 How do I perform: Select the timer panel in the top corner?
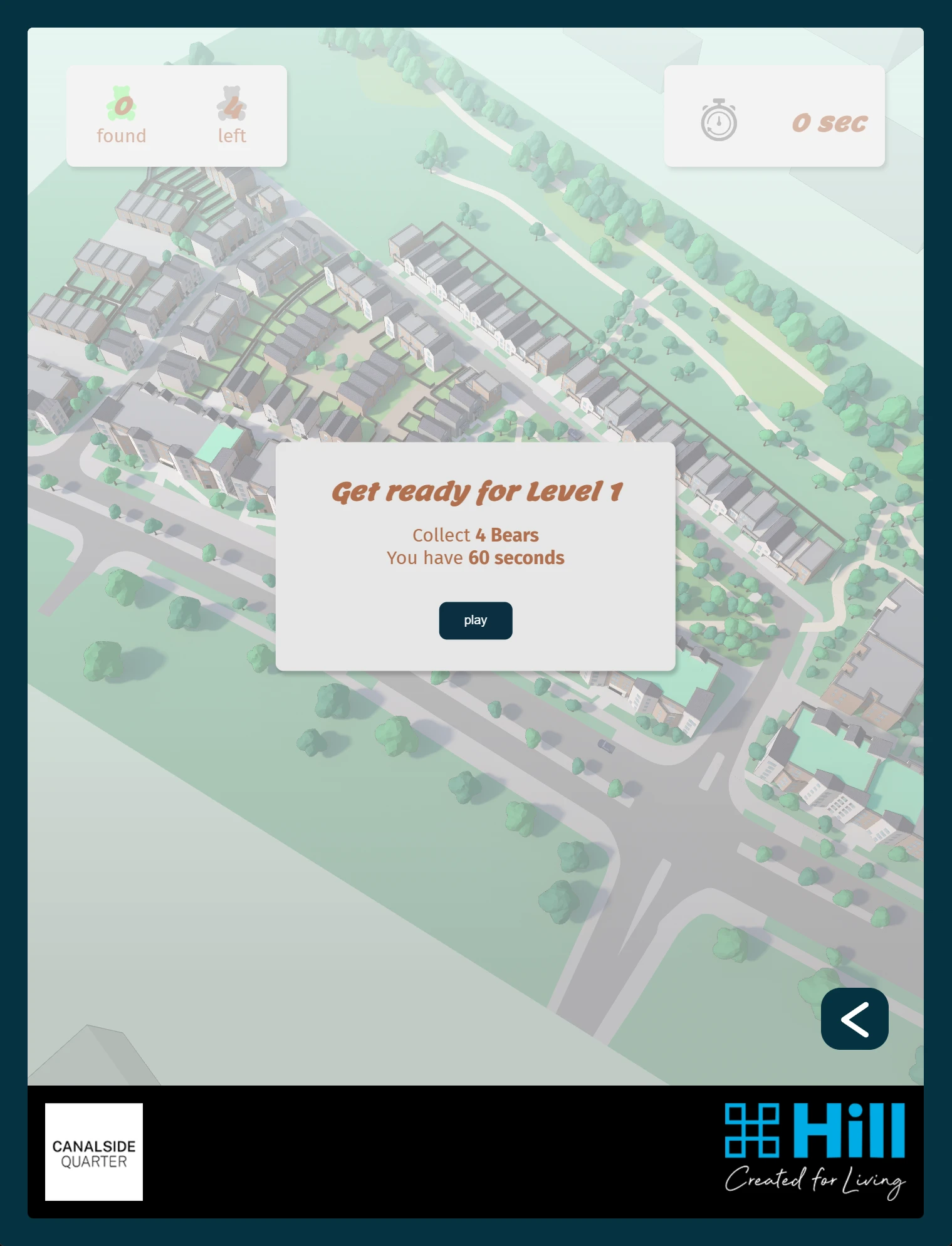click(775, 115)
